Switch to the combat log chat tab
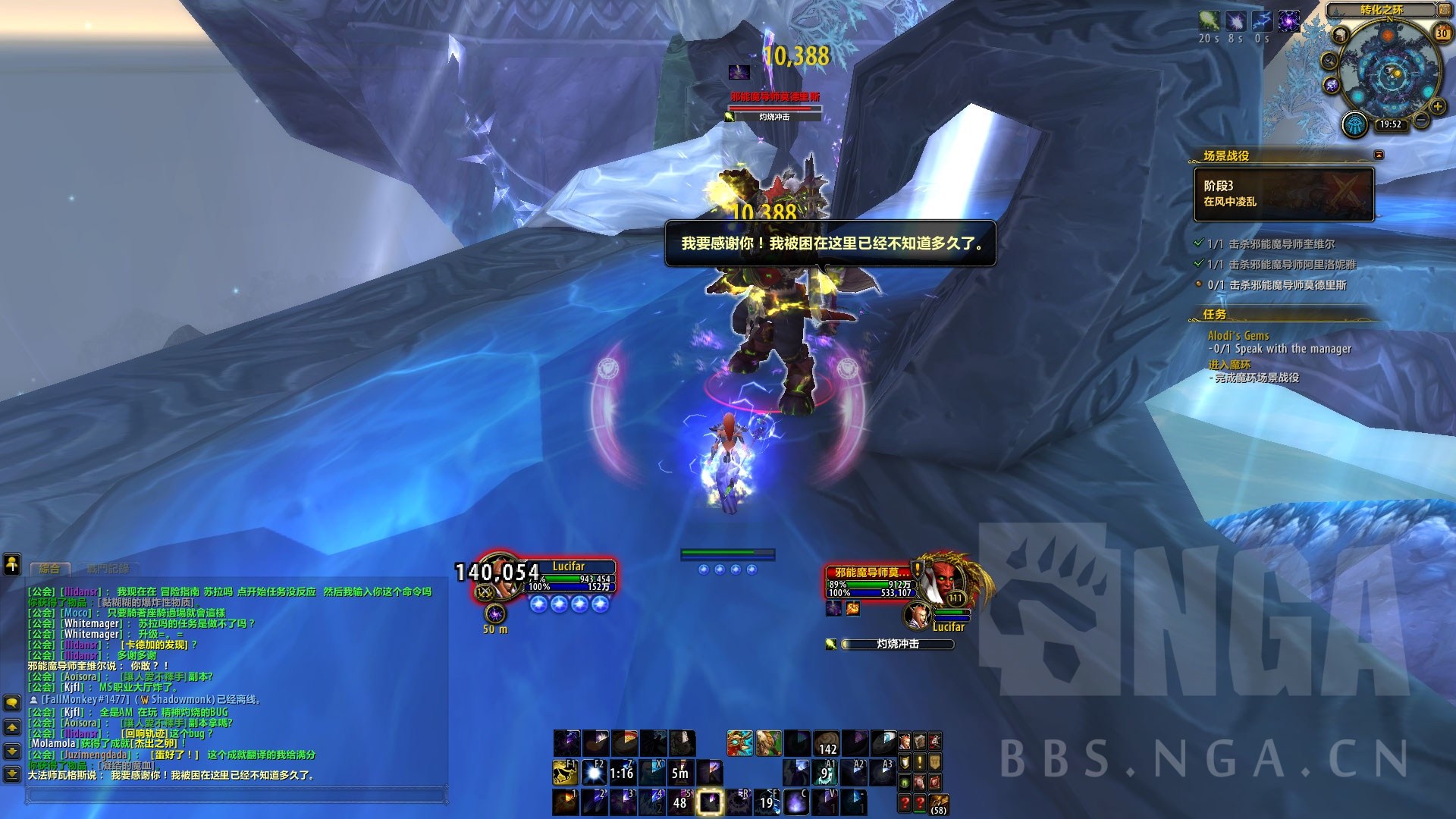 (x=107, y=568)
